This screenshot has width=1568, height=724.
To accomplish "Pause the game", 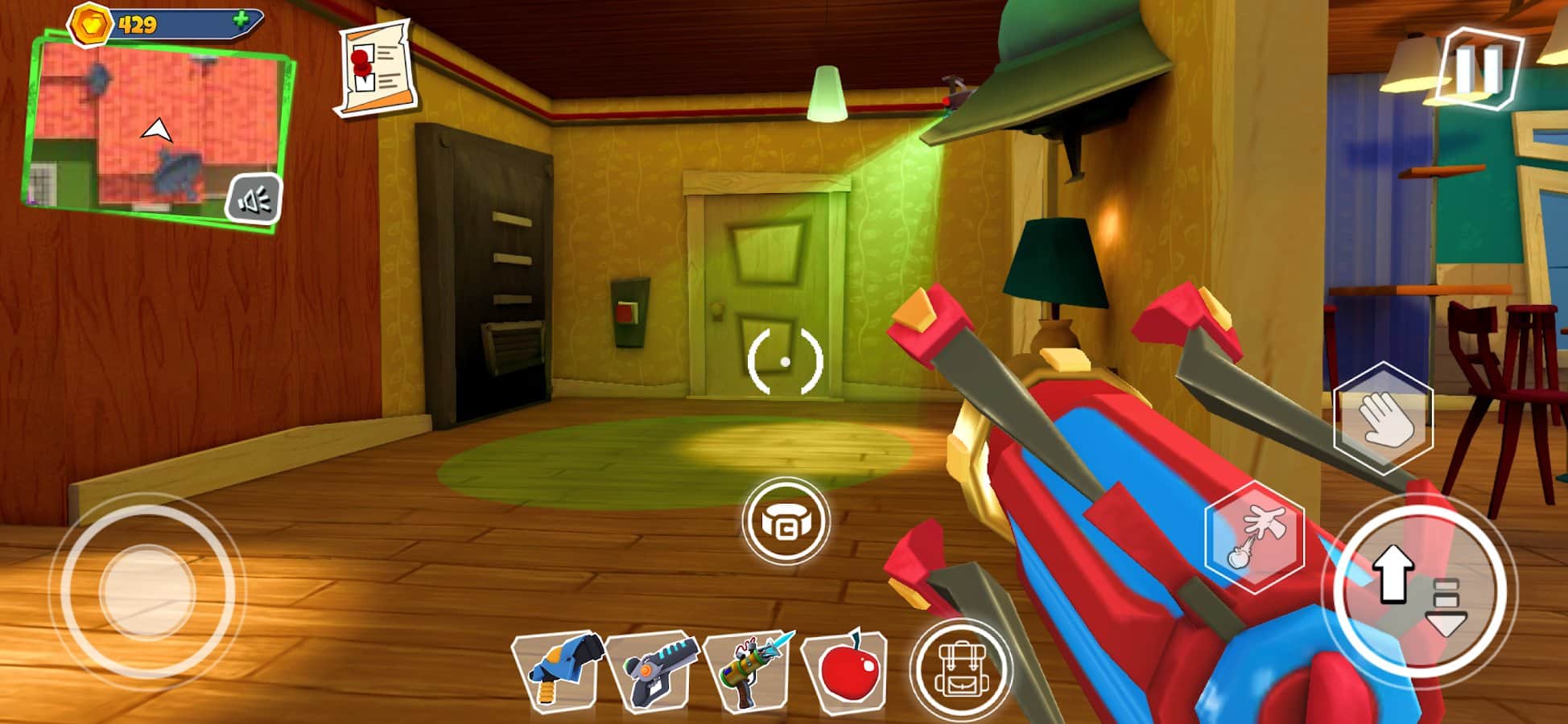I will coord(1479,68).
